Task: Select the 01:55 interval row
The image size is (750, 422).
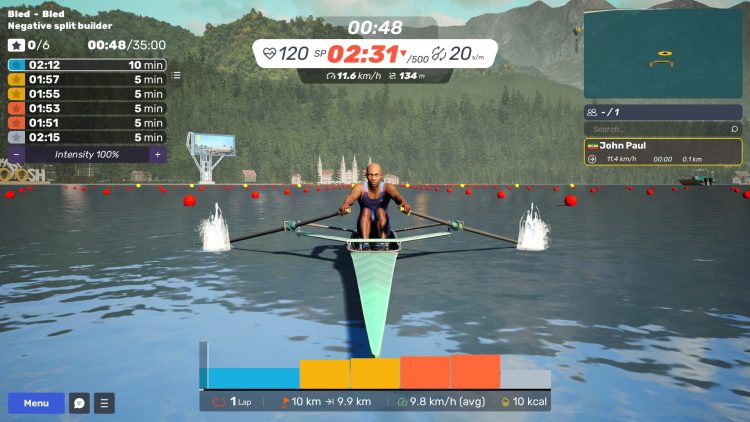Action: pos(86,94)
